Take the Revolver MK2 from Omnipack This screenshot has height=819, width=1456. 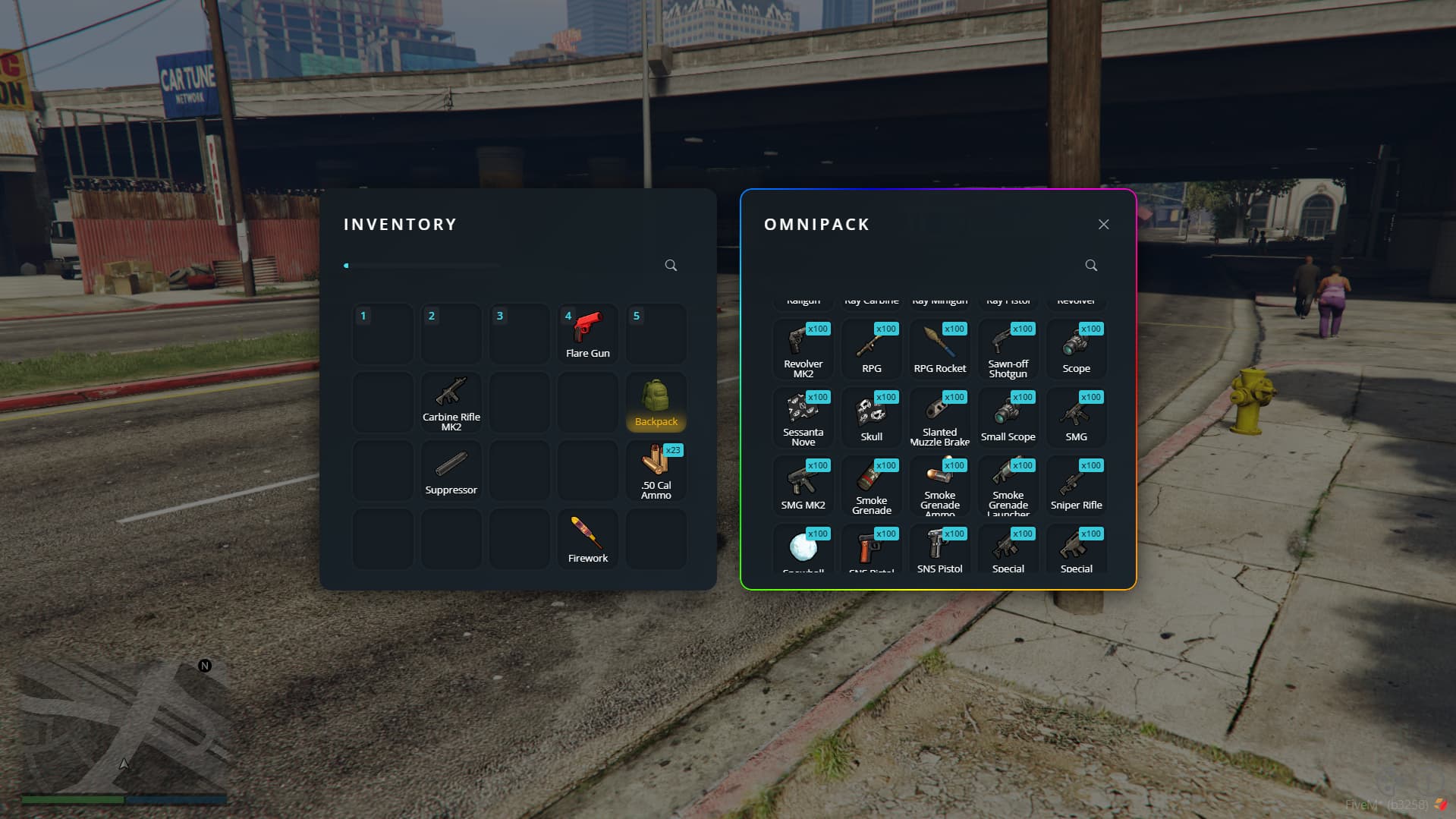(803, 349)
